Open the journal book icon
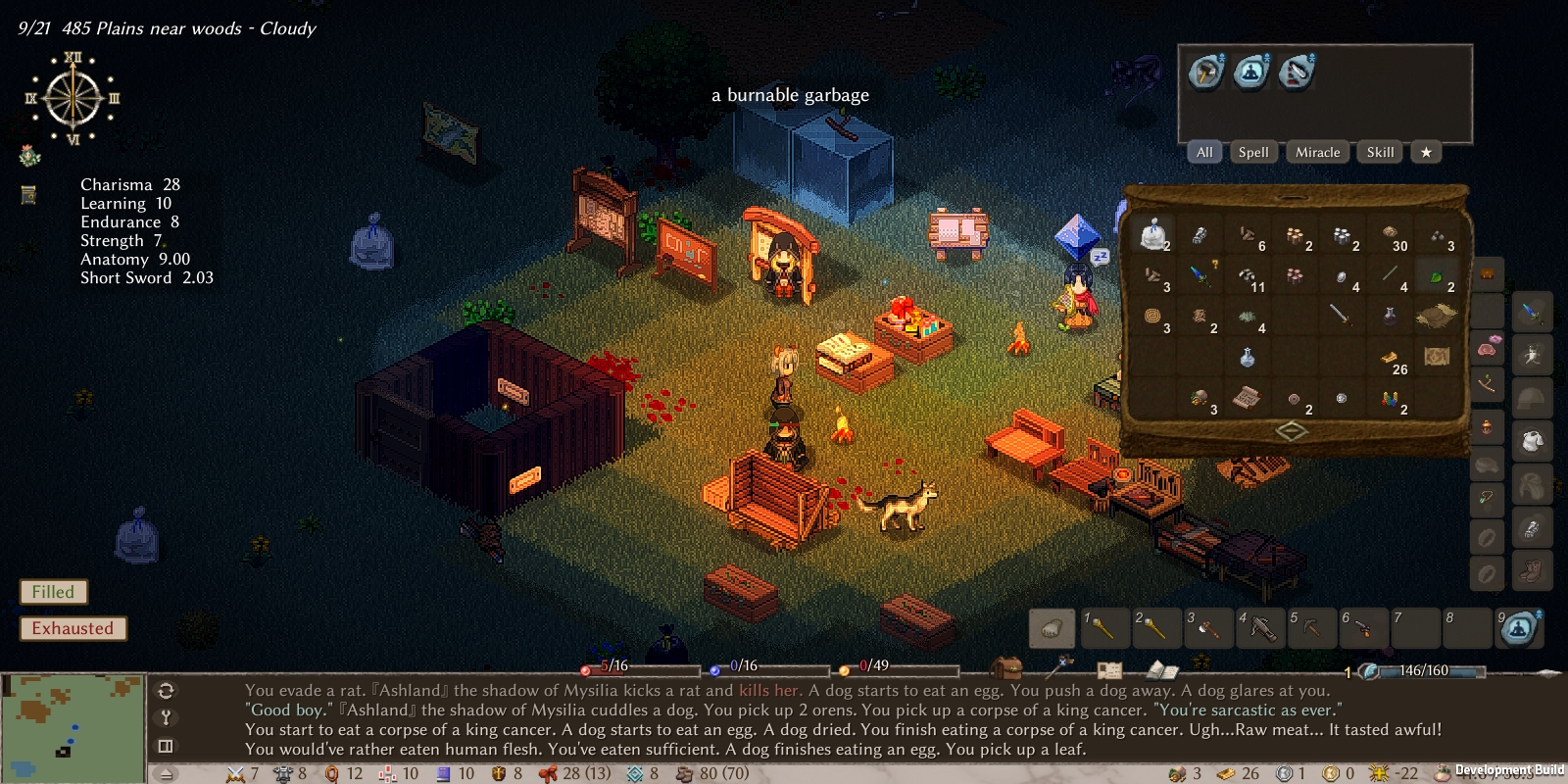This screenshot has height=784, width=1568. 1161,670
